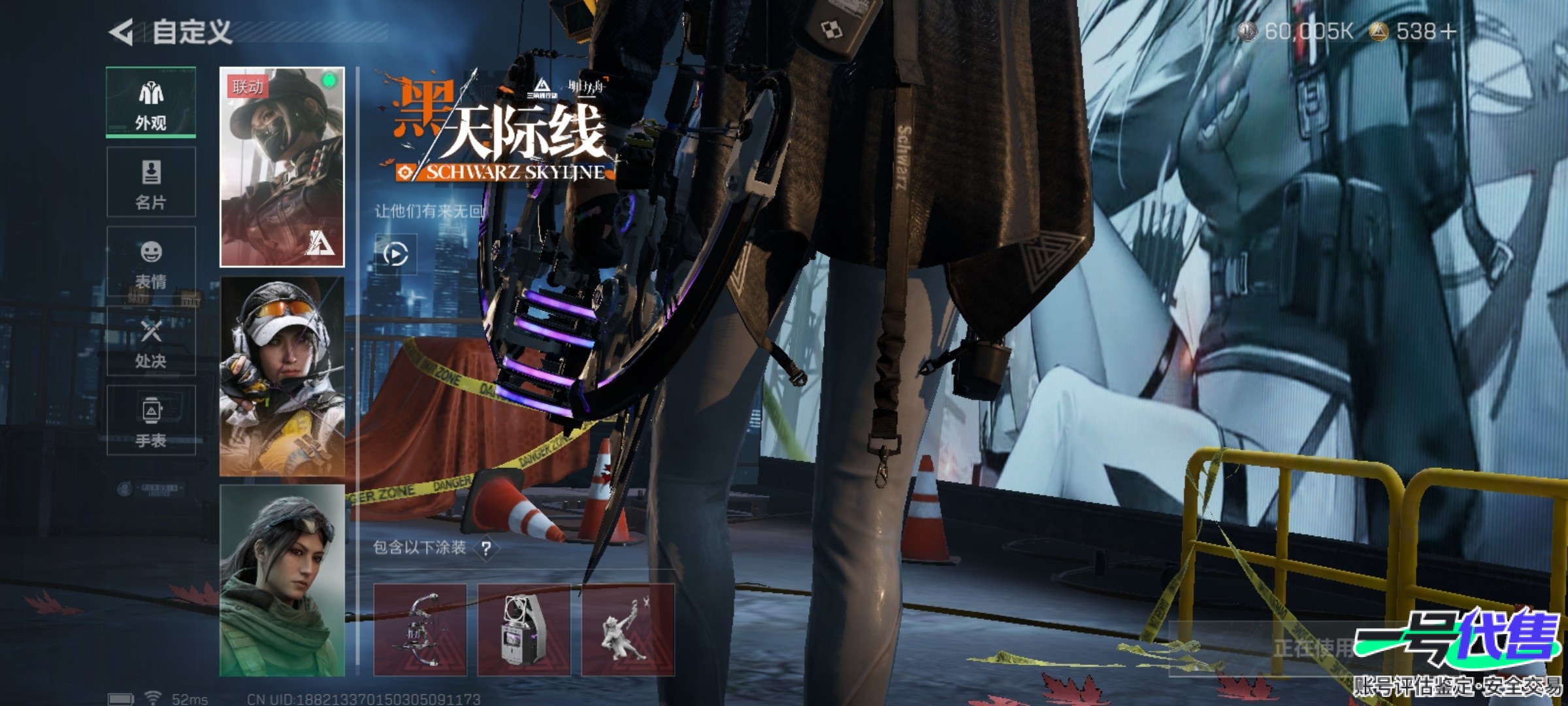The height and width of the screenshot is (706, 1568).
Task: Switch to the 外观 appearance tab
Action: [x=151, y=103]
